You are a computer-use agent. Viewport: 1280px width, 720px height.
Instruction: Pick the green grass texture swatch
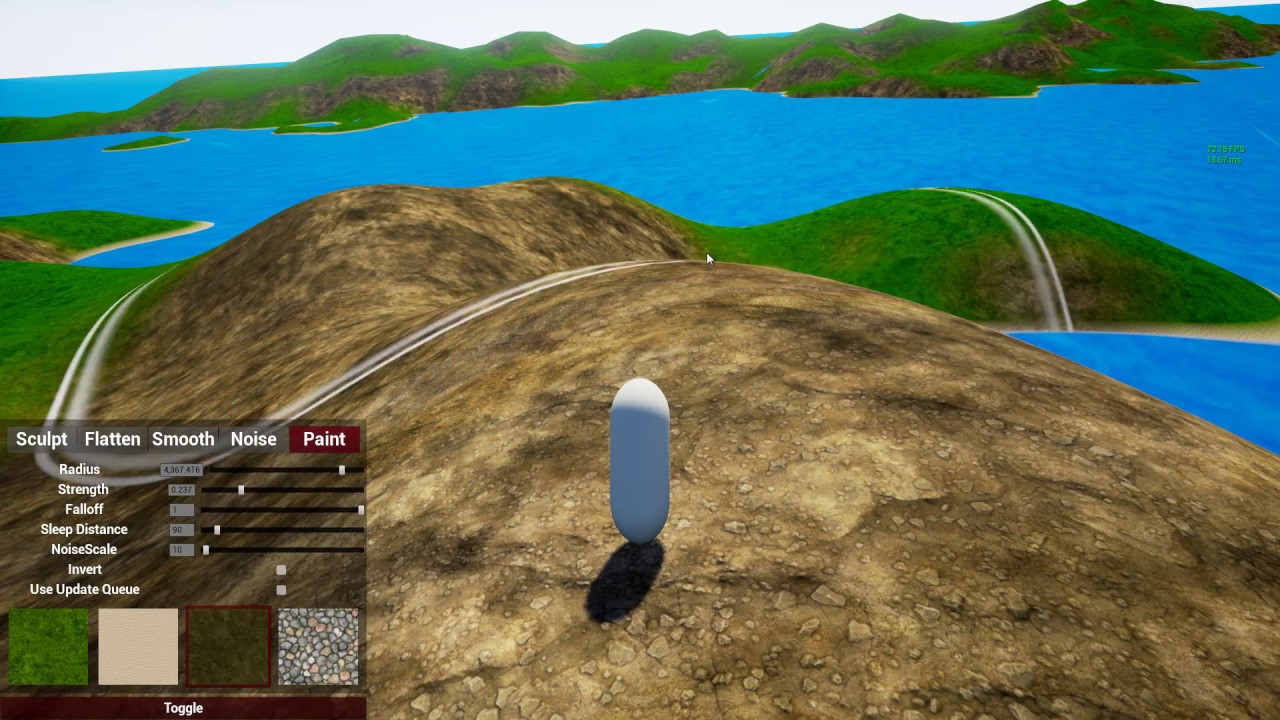pos(48,646)
